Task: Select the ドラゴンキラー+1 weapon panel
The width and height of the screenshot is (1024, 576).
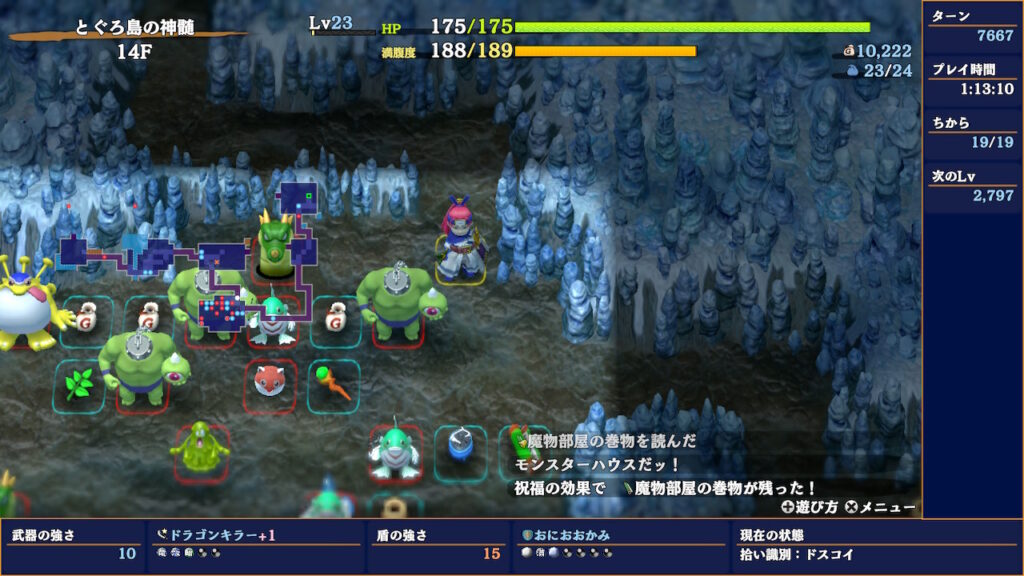Action: click(257, 544)
